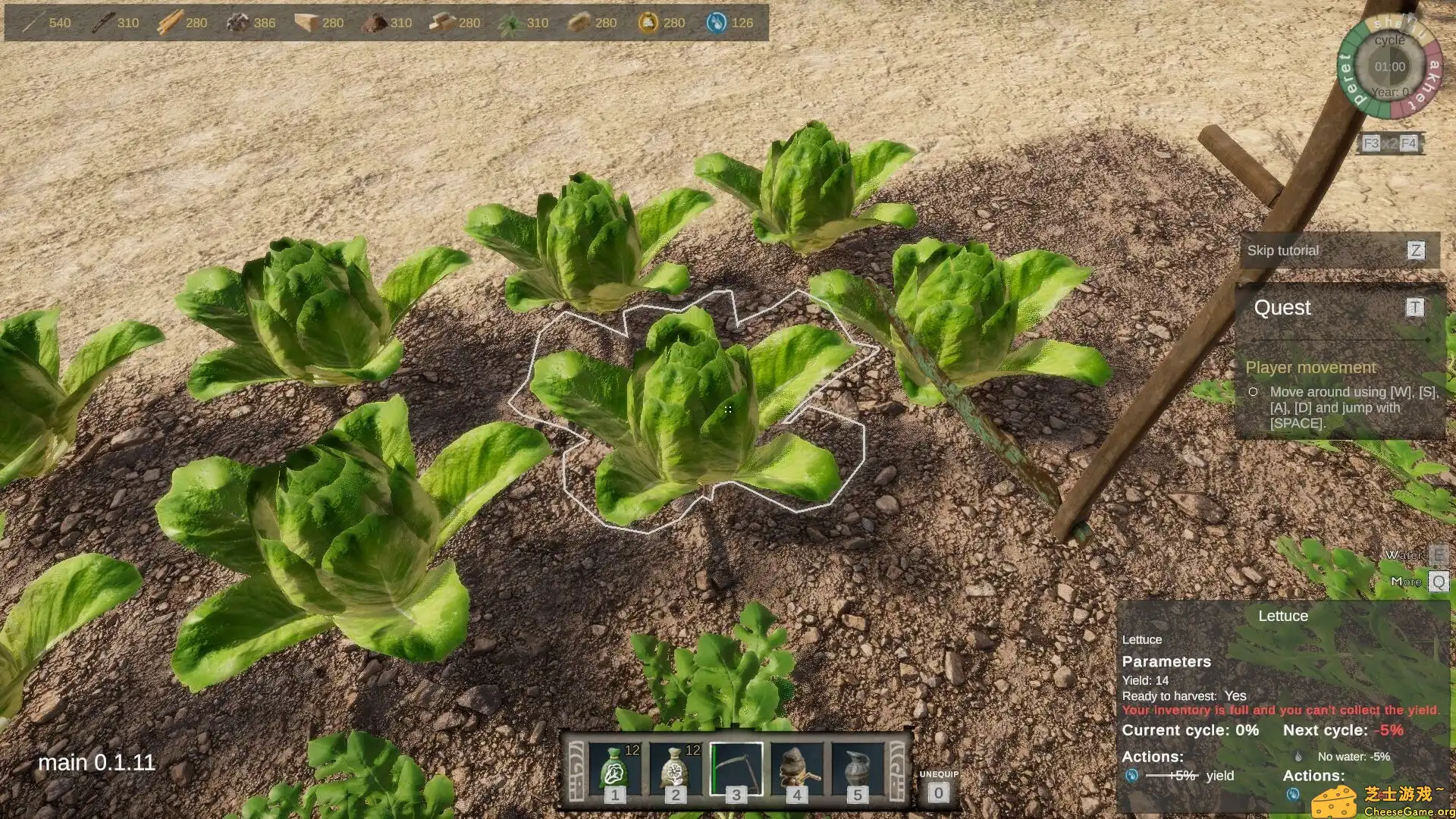This screenshot has height=819, width=1456.
Task: Click the coin pouch resource counter icon
Action: click(645, 22)
